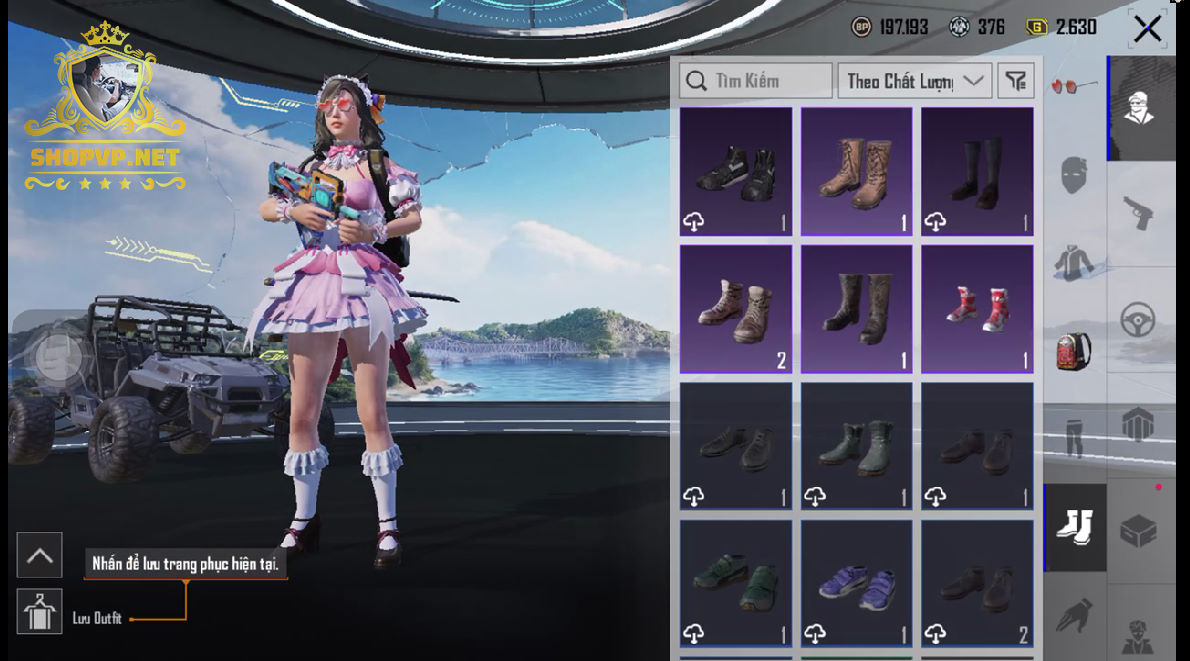Open the filter funnel button
This screenshot has height=661, width=1190.
pos(1016,81)
